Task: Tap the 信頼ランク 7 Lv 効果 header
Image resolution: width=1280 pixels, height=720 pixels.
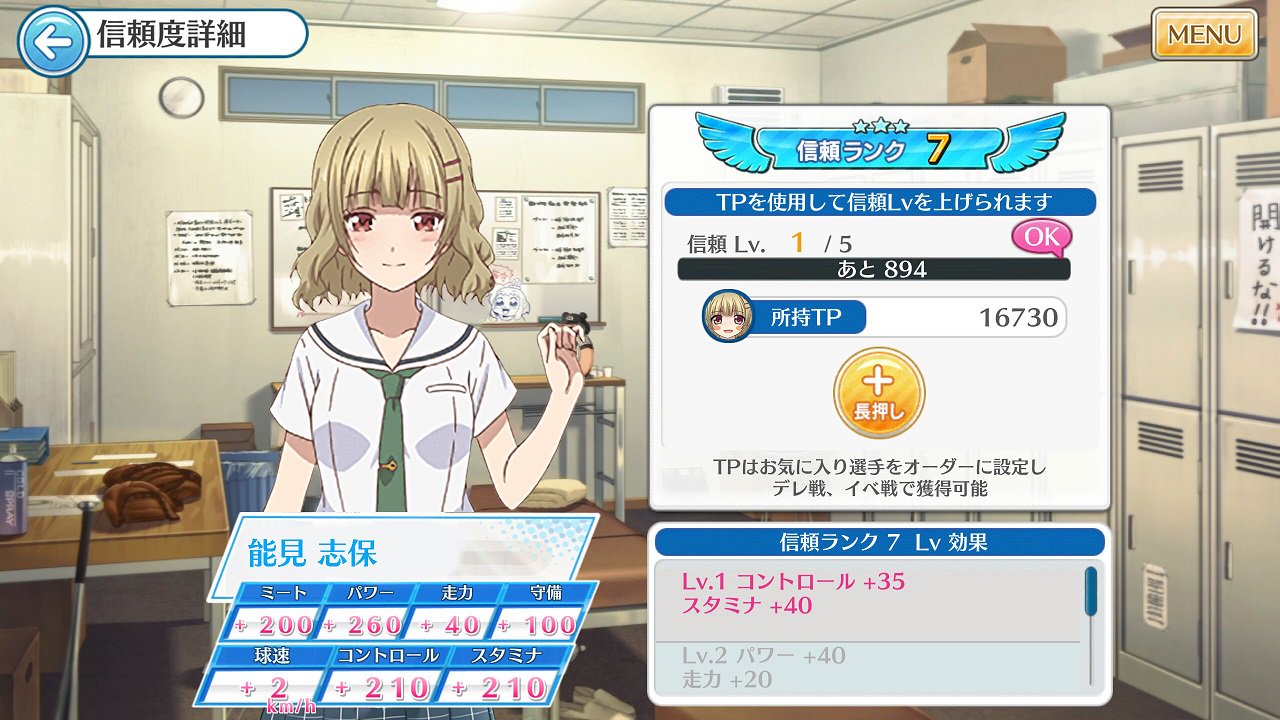Action: [878, 540]
